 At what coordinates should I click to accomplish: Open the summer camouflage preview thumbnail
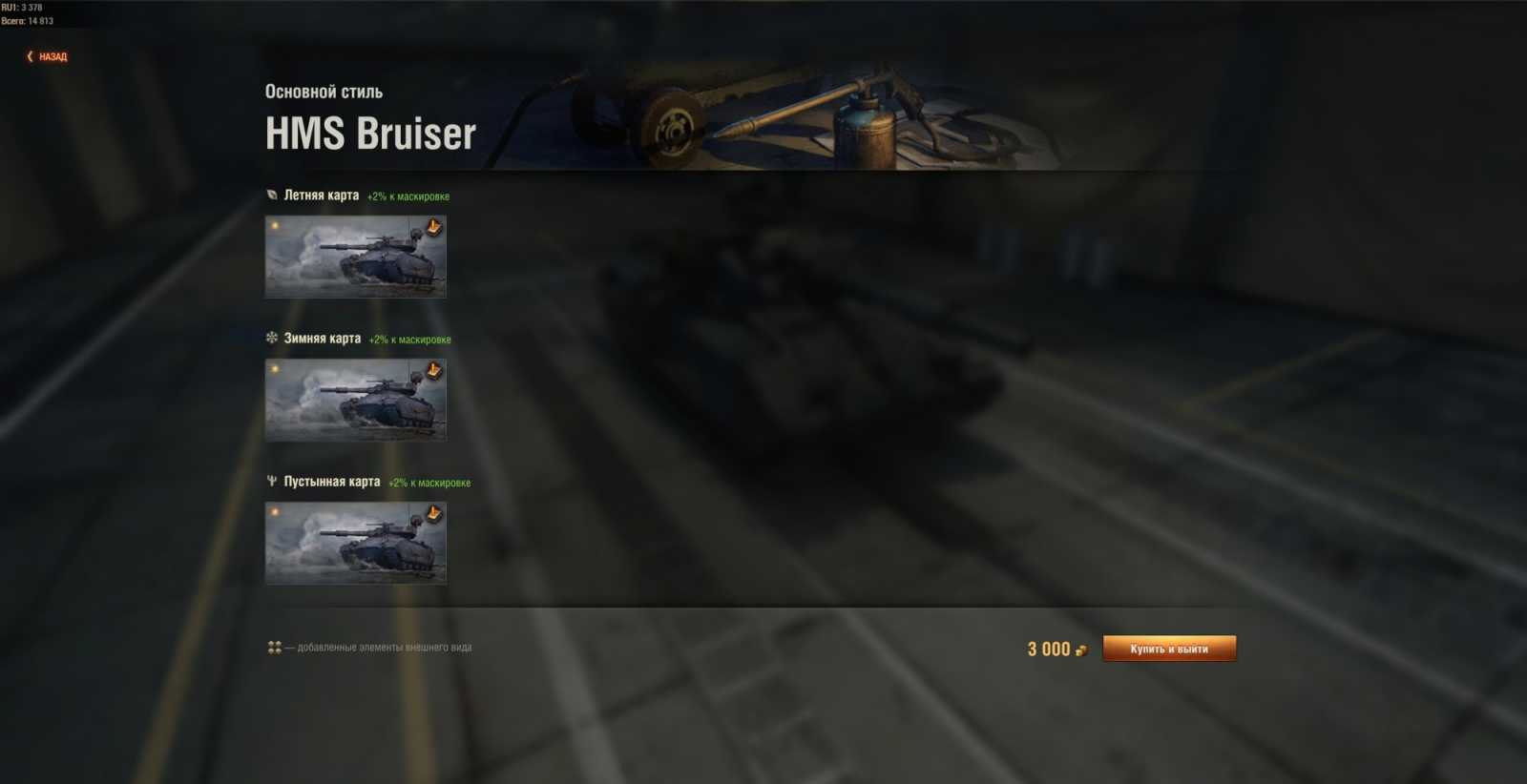[354, 257]
